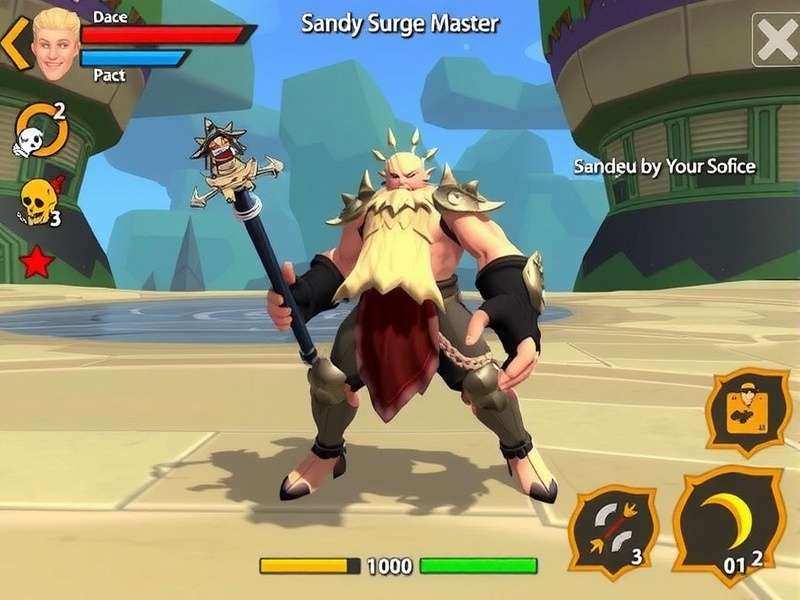The height and width of the screenshot is (600, 800).
Task: Activate the crescent moon ability
Action: 728,525
